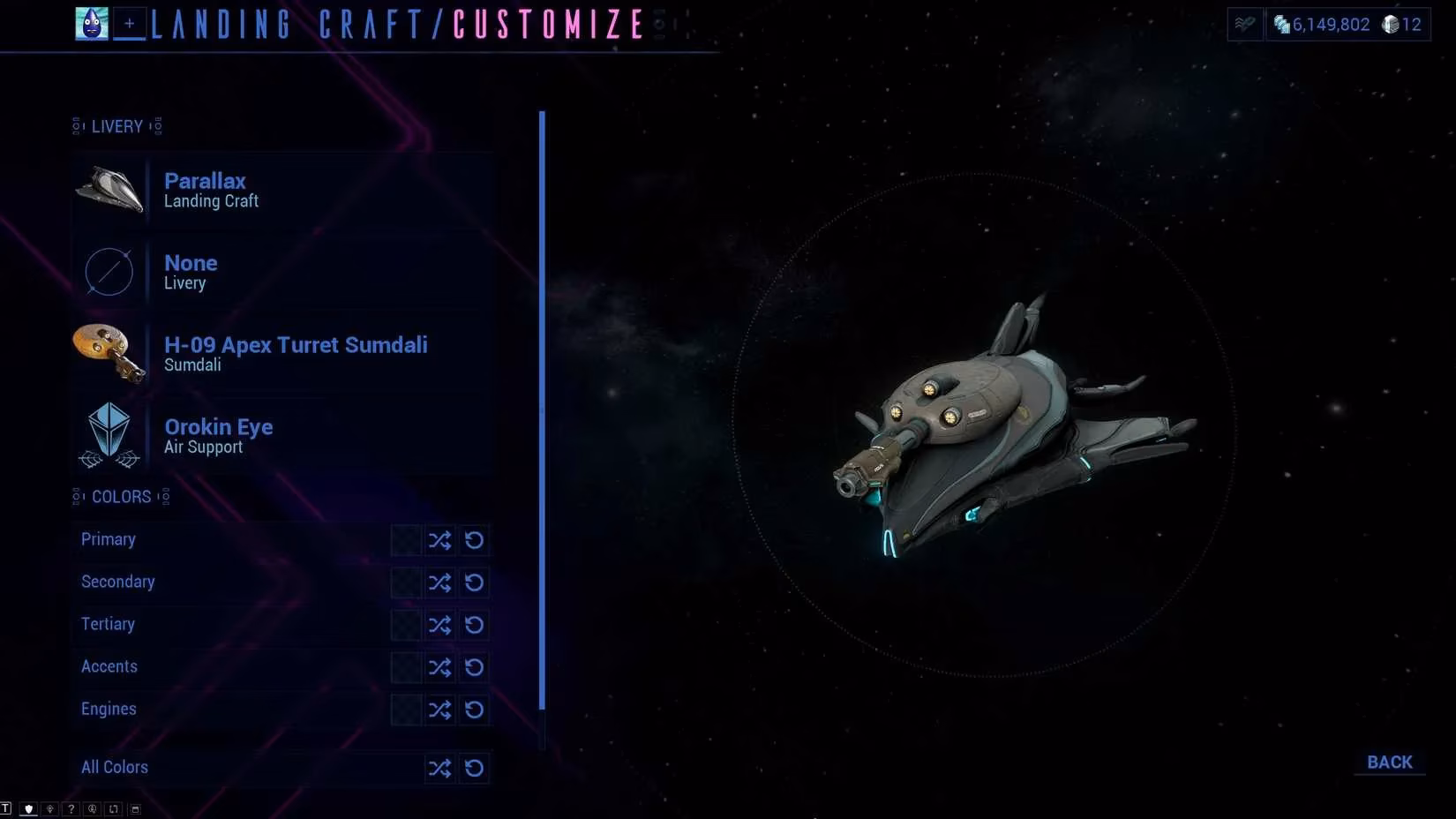Image resolution: width=1456 pixels, height=819 pixels.
Task: Expand the COLORS section header
Action: (x=122, y=497)
